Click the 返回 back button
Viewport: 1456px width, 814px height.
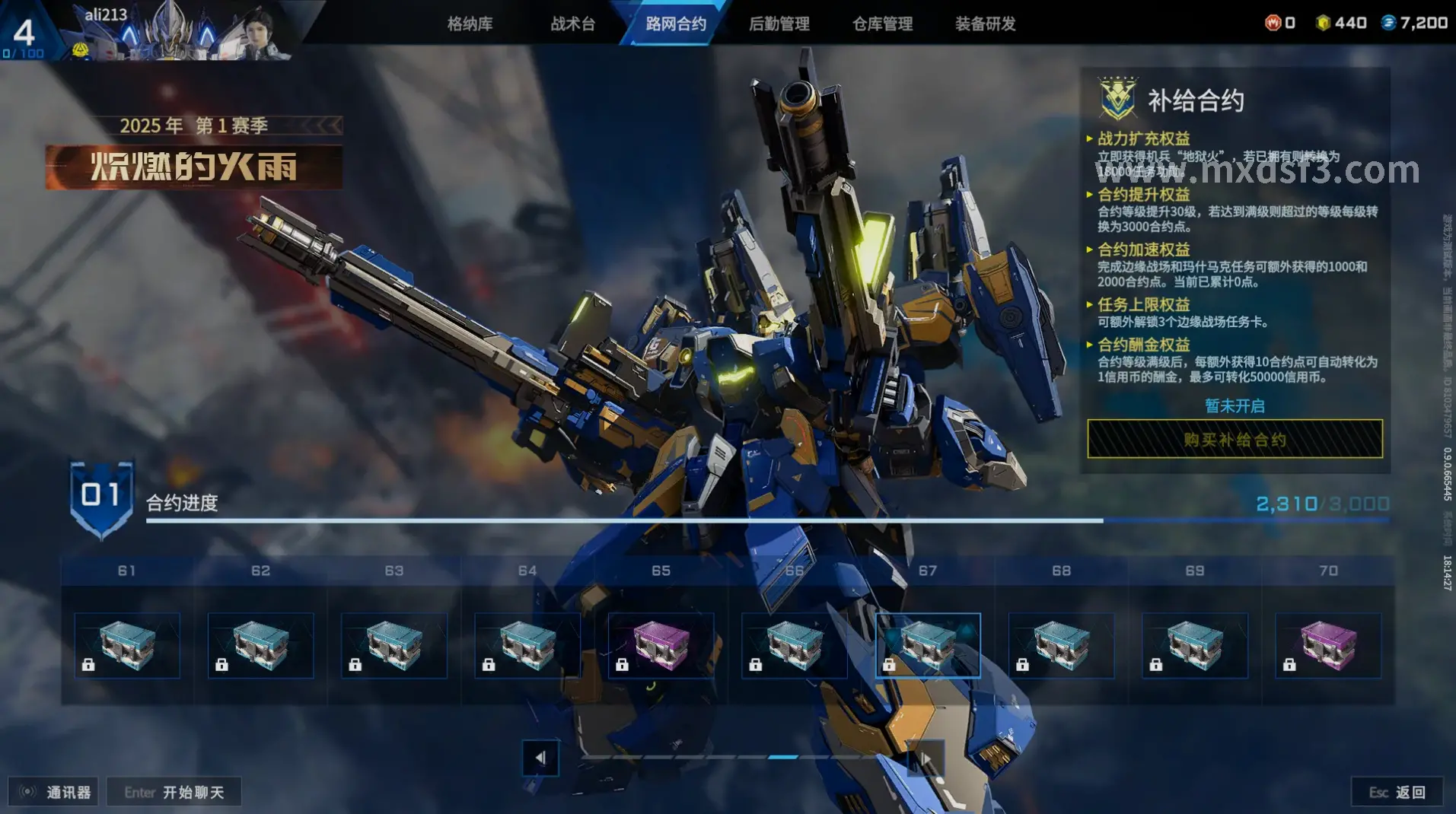1397,792
